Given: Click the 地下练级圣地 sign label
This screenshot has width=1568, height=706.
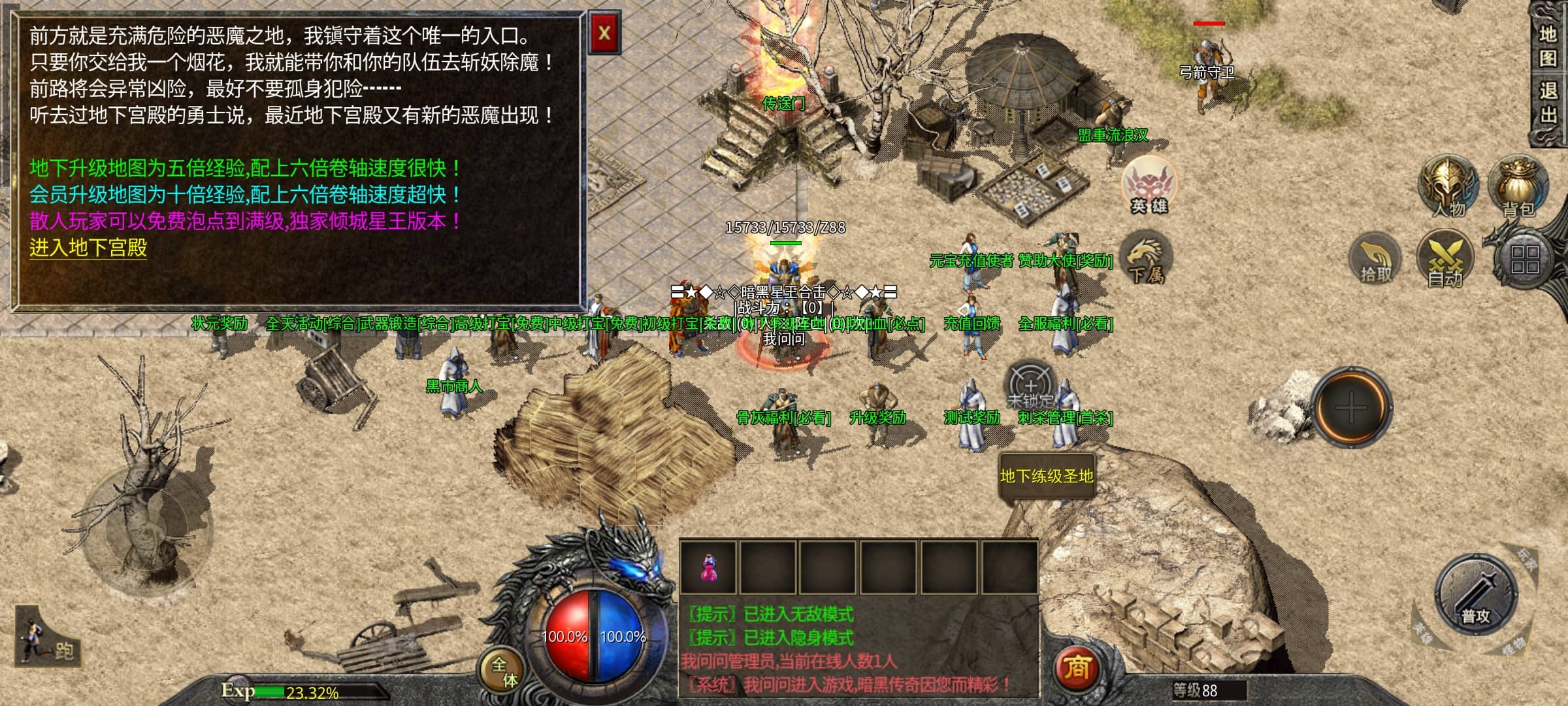Looking at the screenshot, I should click(1047, 476).
